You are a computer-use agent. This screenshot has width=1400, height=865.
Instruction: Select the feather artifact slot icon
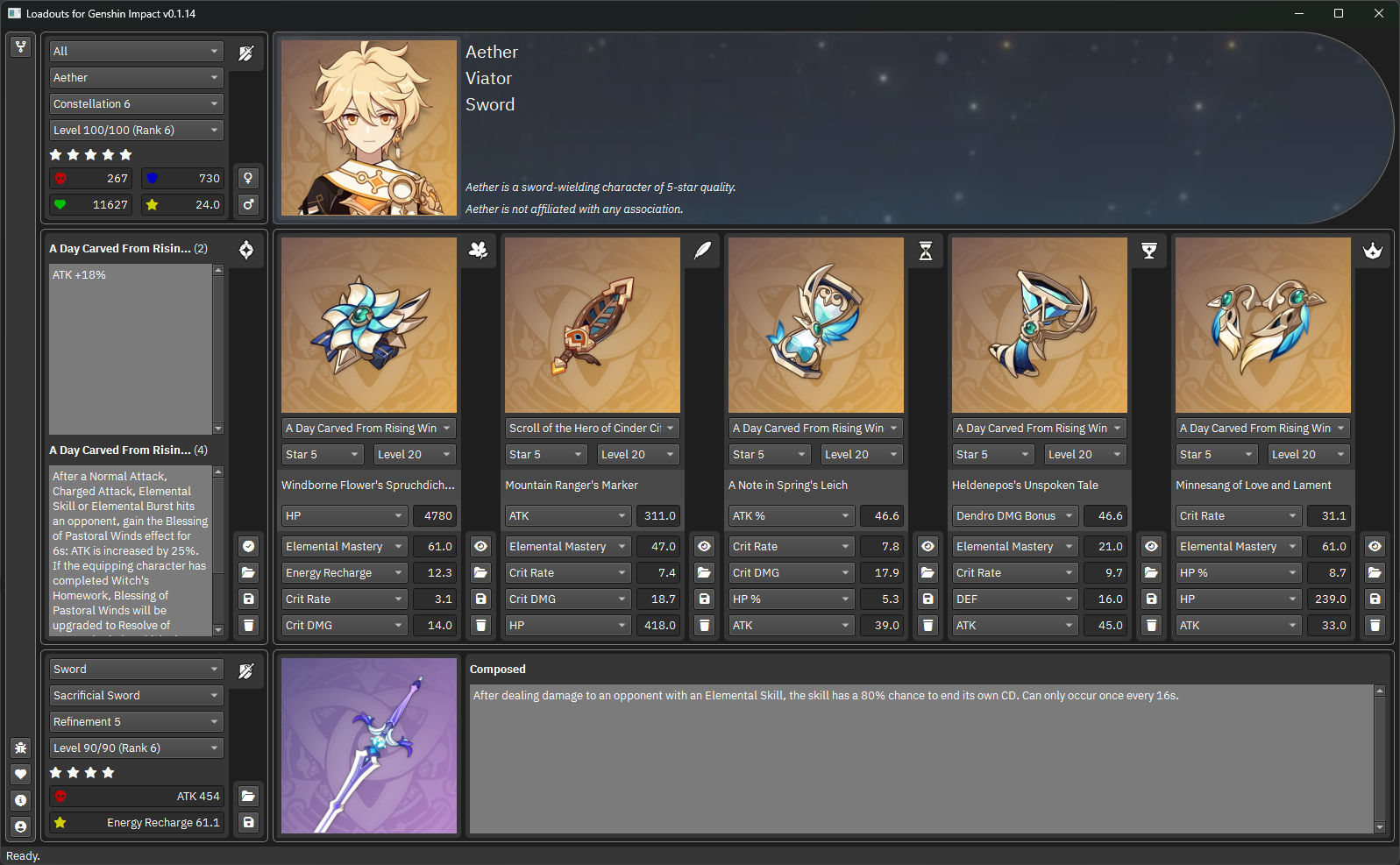coord(702,251)
